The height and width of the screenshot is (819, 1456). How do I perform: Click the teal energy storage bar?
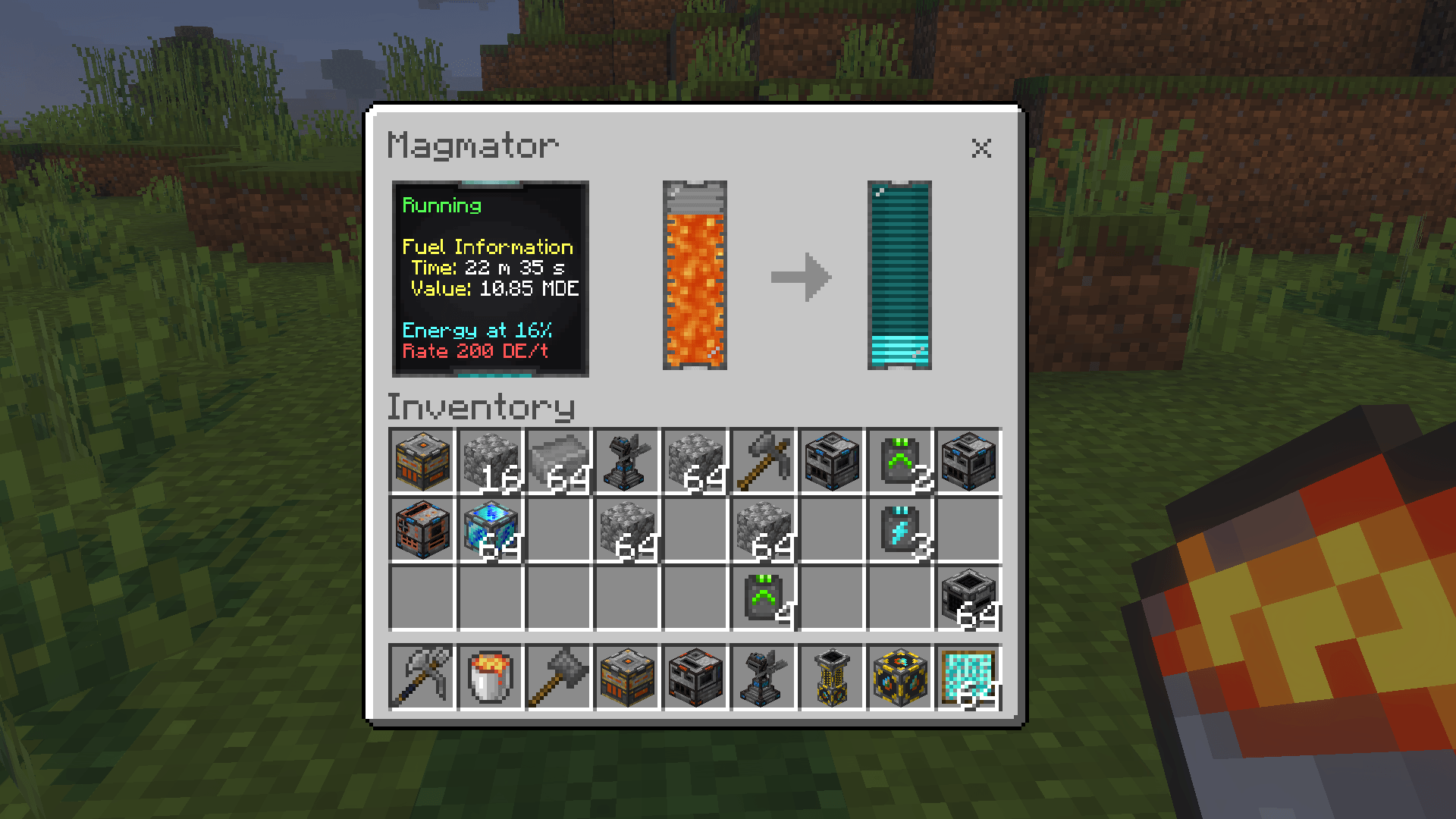tap(899, 276)
